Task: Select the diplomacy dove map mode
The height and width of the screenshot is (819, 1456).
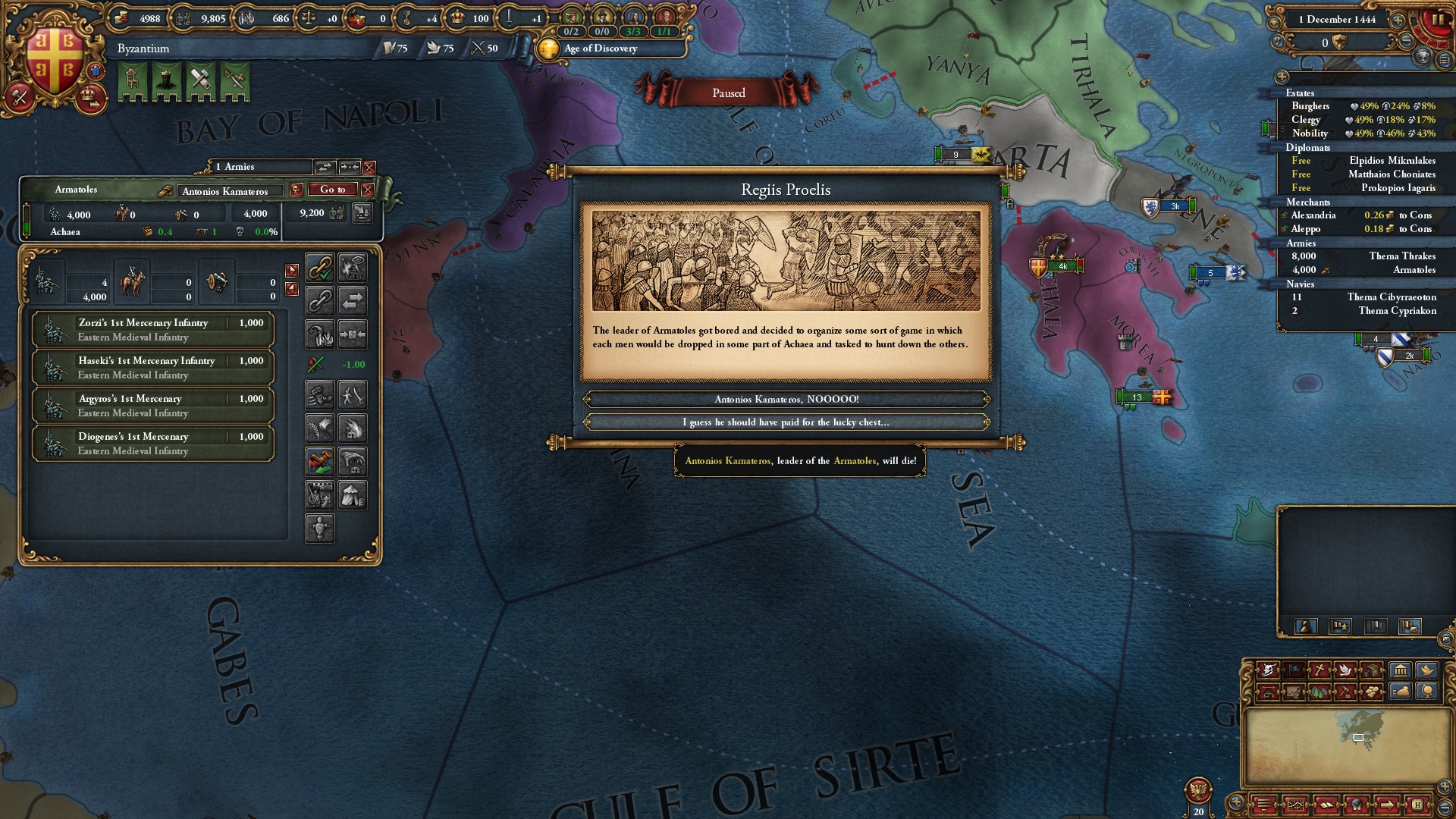Action: [x=1345, y=670]
